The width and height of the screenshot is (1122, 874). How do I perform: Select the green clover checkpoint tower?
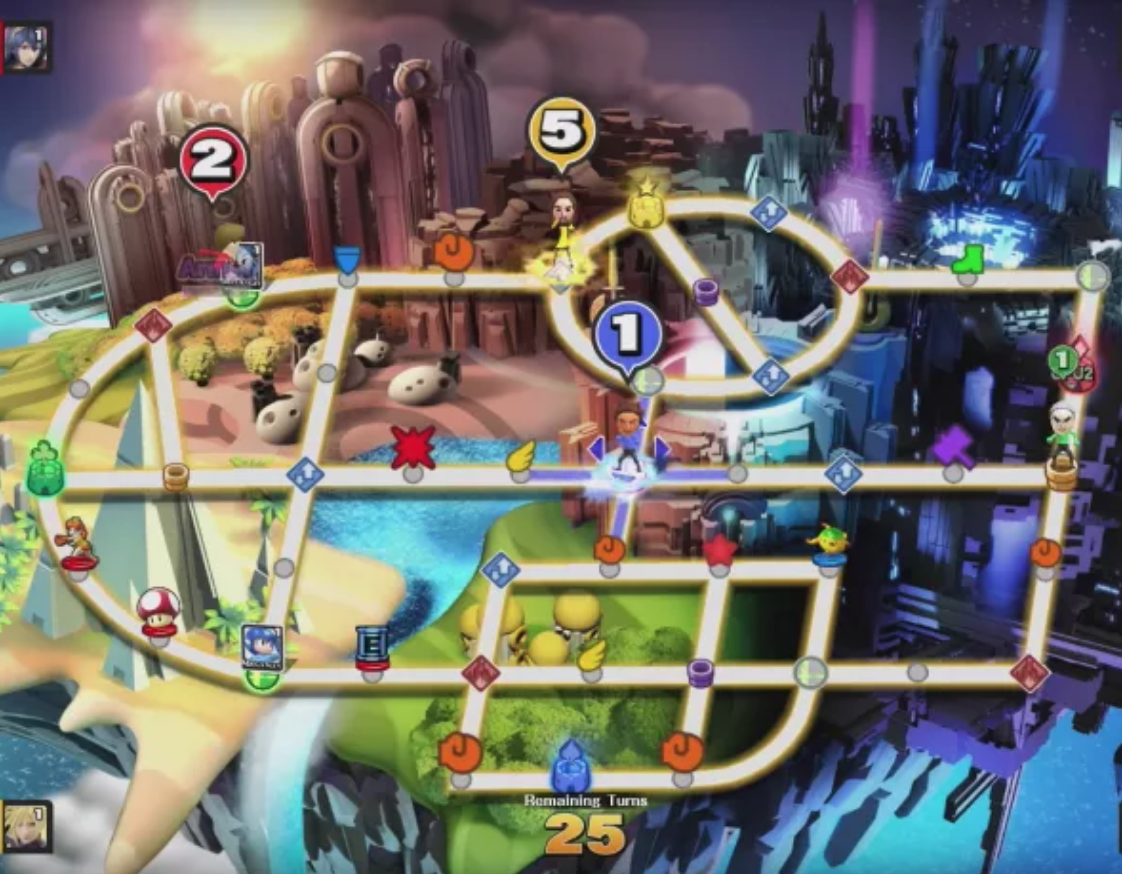pyautogui.click(x=46, y=468)
